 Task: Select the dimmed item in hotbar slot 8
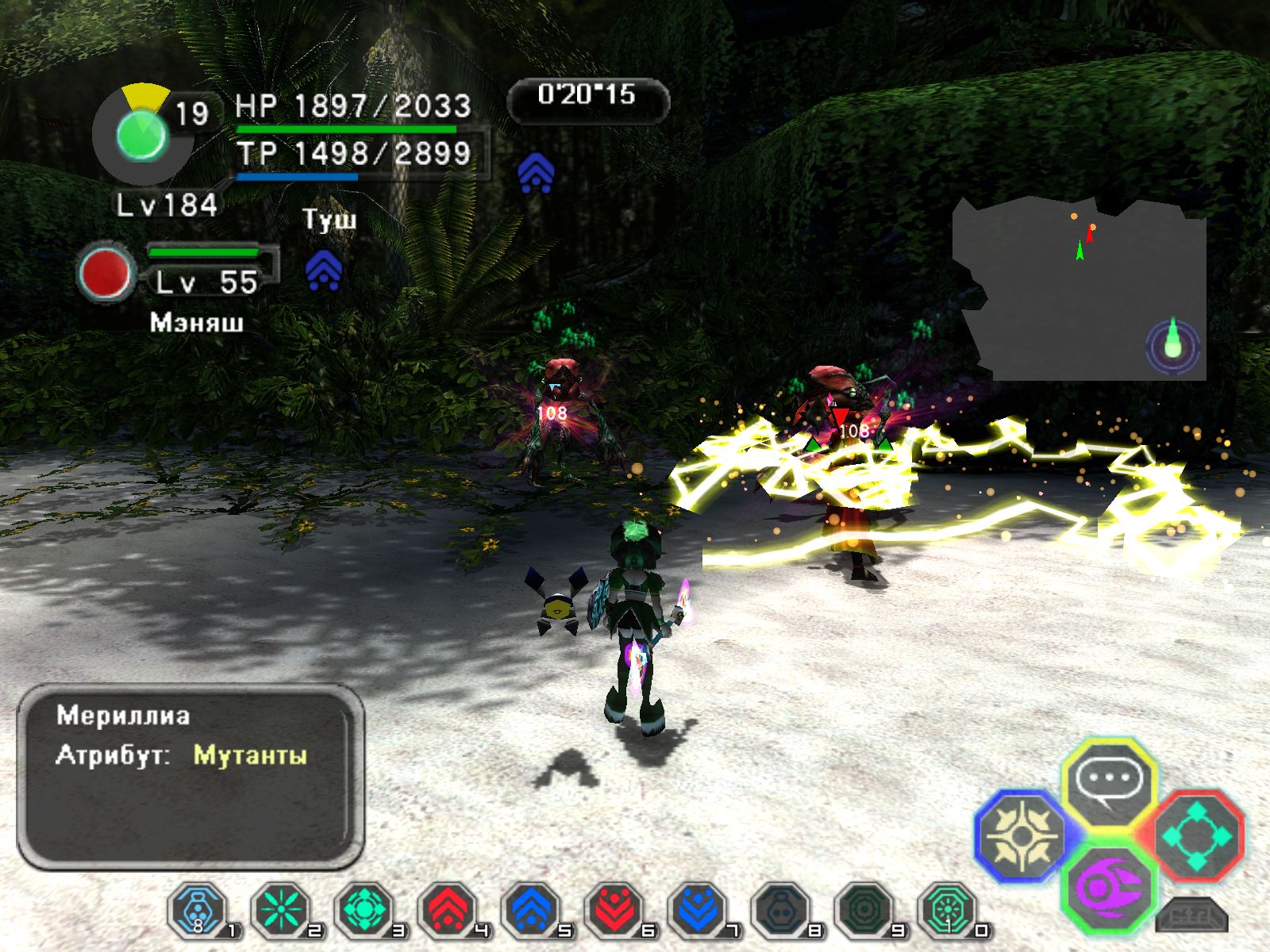[782, 910]
